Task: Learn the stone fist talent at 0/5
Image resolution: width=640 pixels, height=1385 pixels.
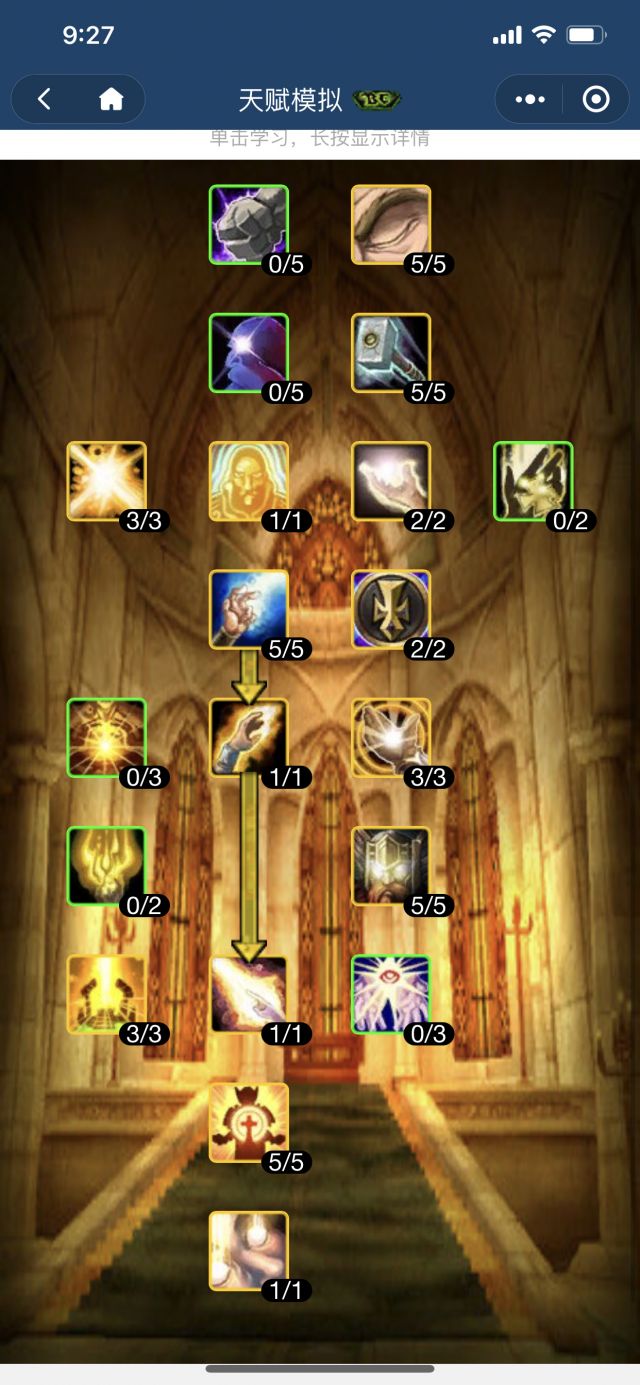Action: click(249, 224)
